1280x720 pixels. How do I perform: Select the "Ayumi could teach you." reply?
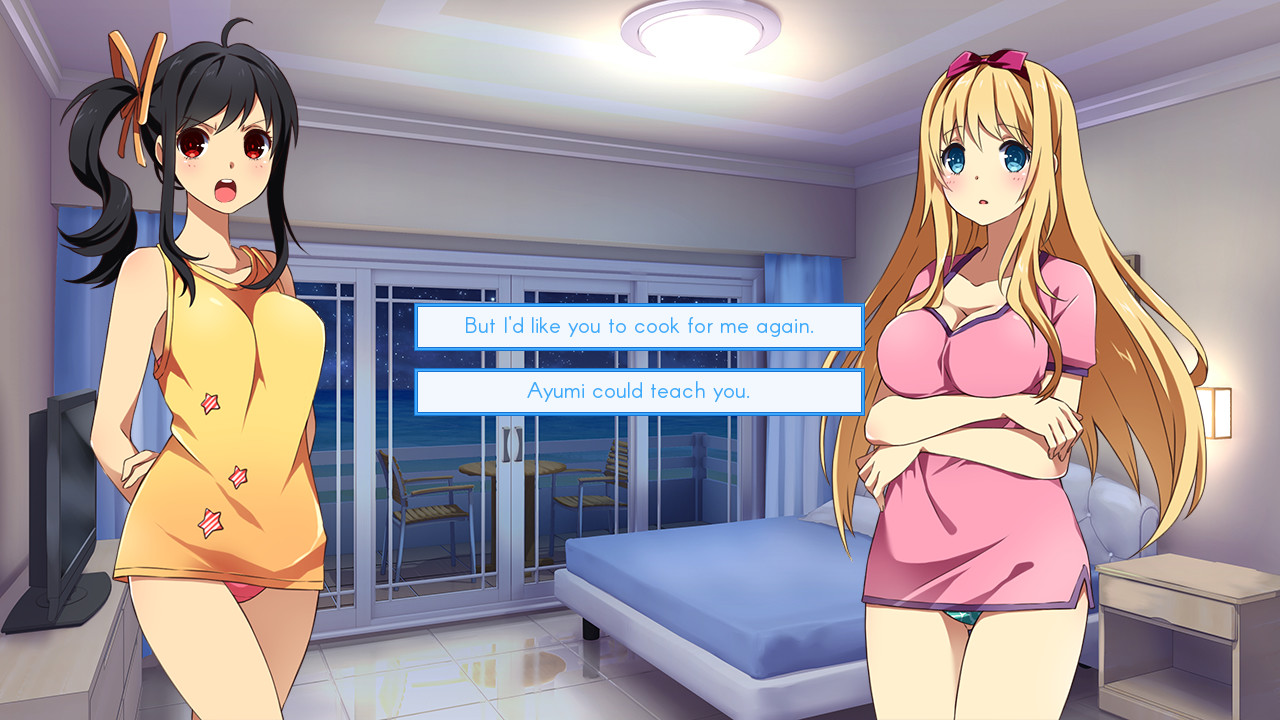pos(639,391)
